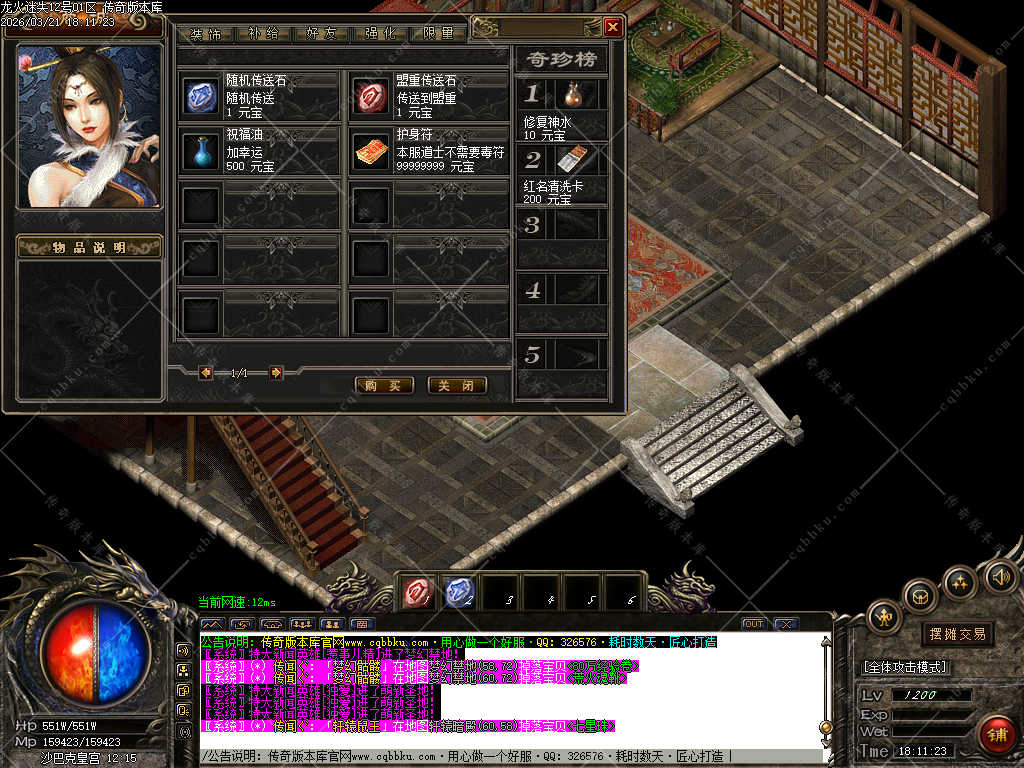This screenshot has width=1024, height=768.
Task: Select 修复神水 potion in the 奇珍榜 list
Action: (572, 95)
